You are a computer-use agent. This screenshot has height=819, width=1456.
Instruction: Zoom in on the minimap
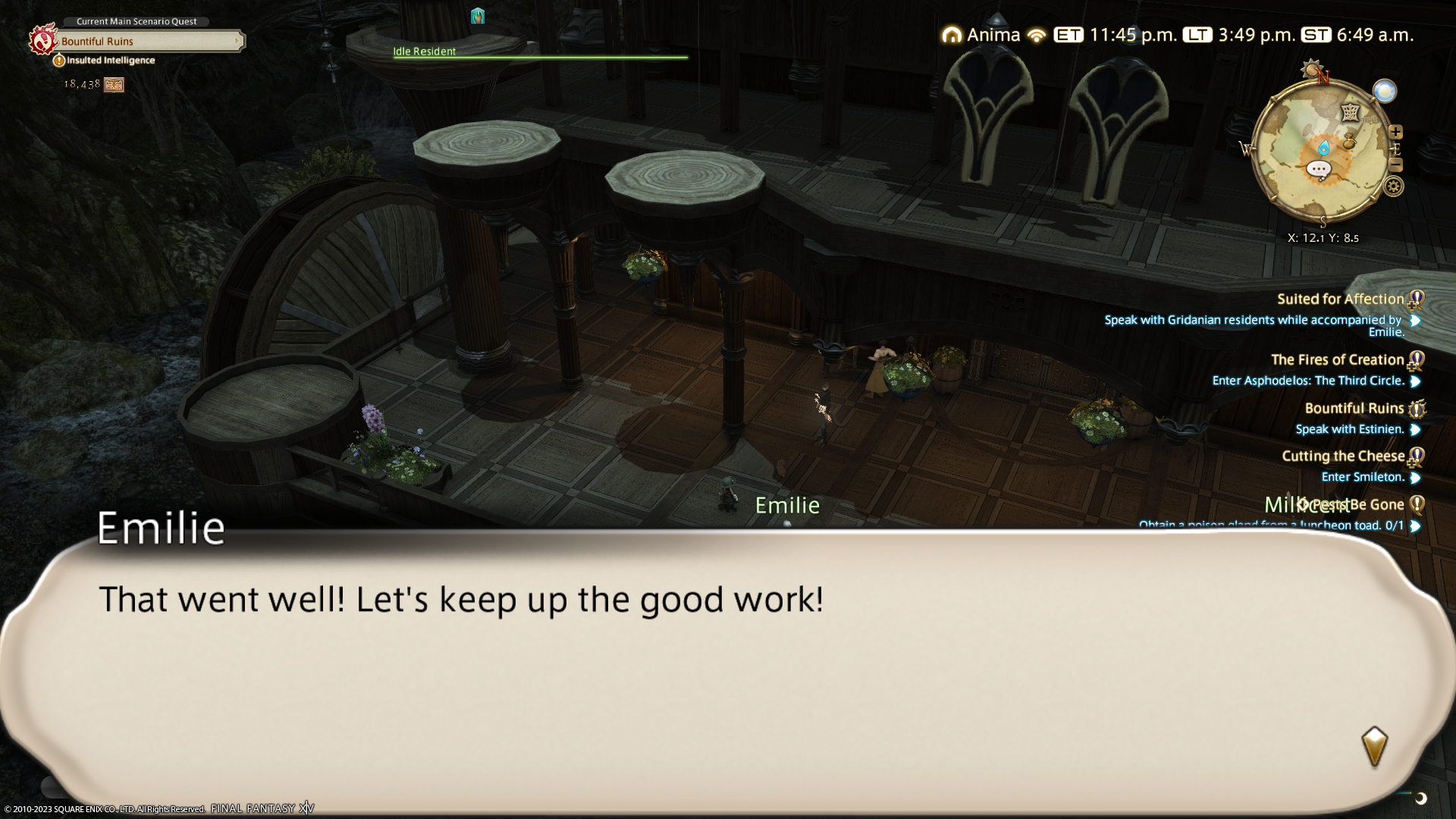pyautogui.click(x=1395, y=132)
